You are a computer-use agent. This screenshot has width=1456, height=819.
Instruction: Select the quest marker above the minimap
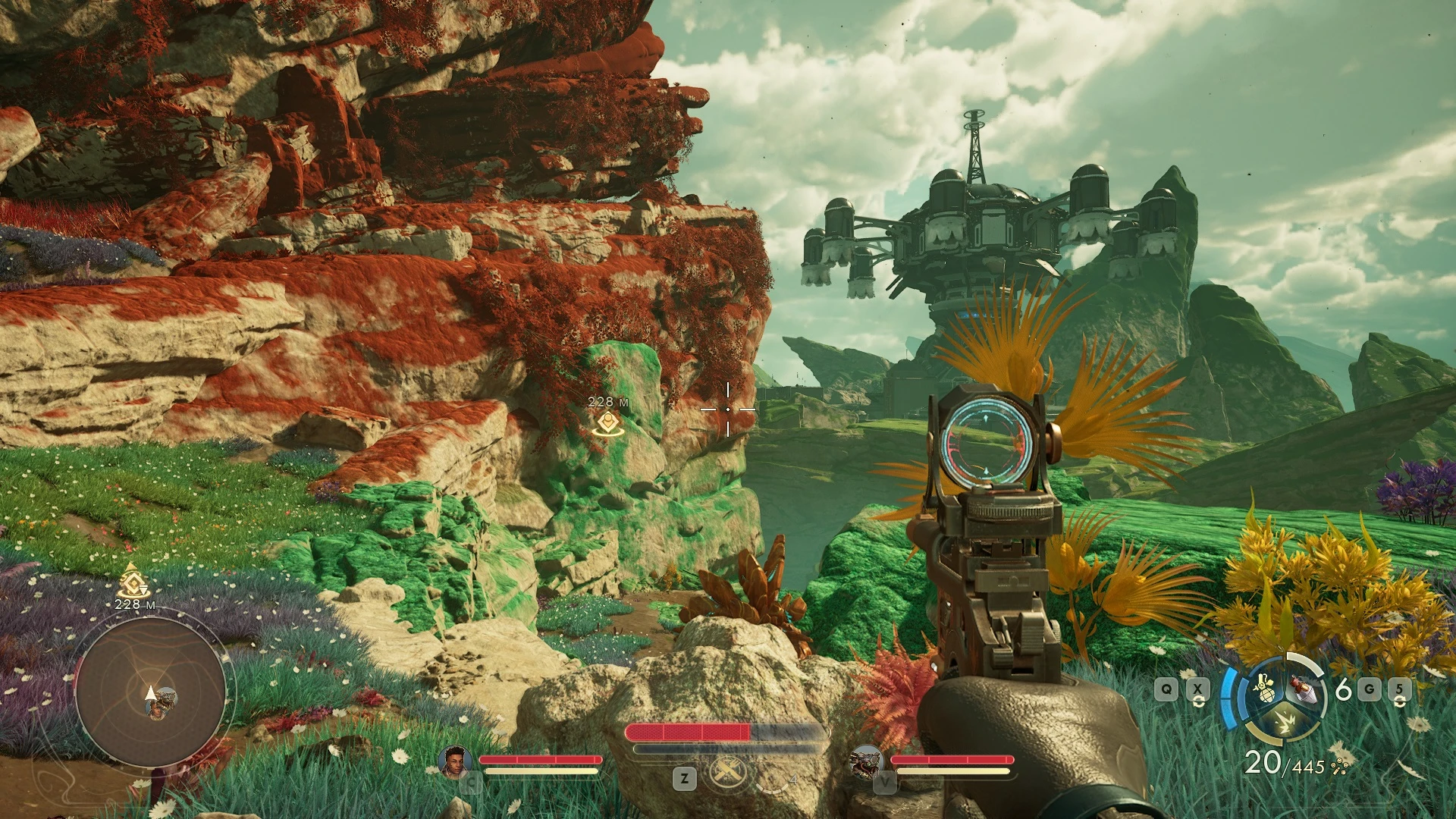pyautogui.click(x=133, y=581)
